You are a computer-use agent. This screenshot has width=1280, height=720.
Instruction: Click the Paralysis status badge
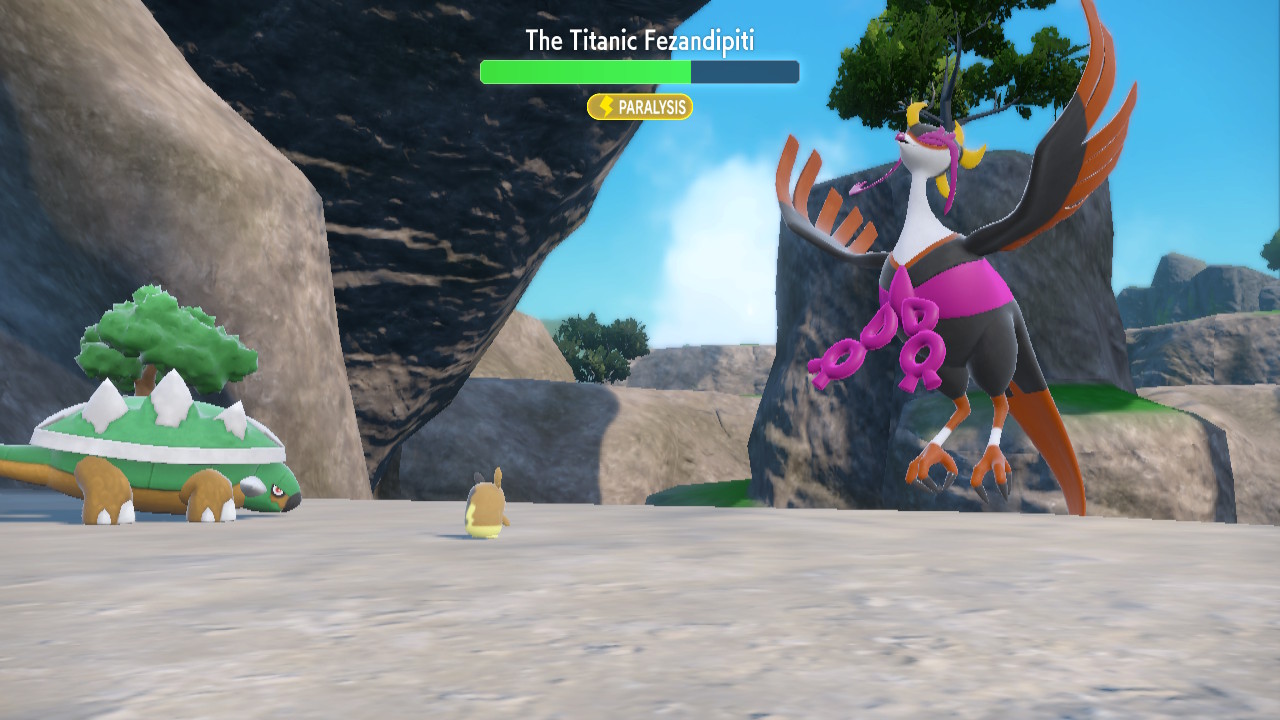640,107
